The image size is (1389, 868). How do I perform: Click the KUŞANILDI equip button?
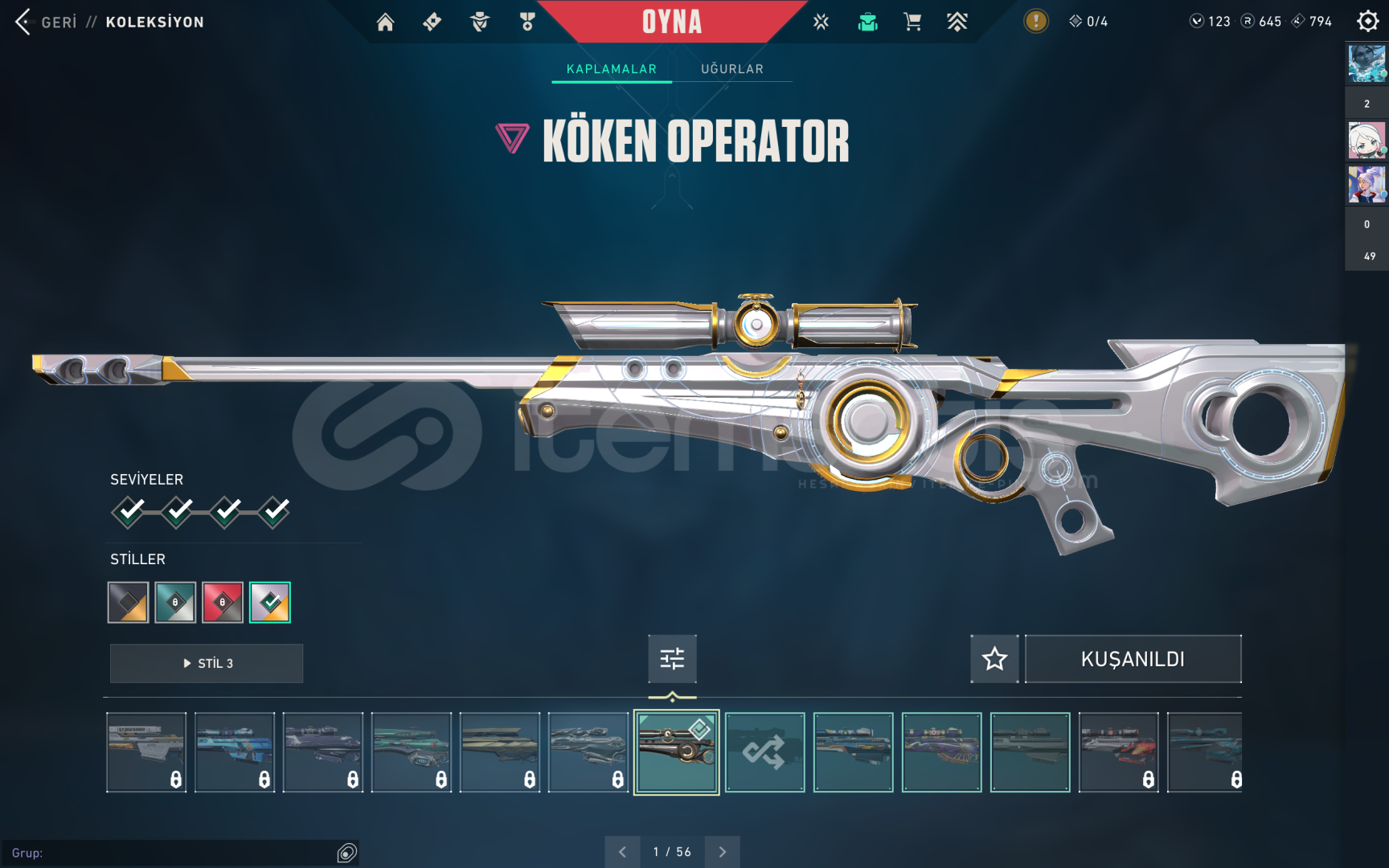pyautogui.click(x=1133, y=659)
